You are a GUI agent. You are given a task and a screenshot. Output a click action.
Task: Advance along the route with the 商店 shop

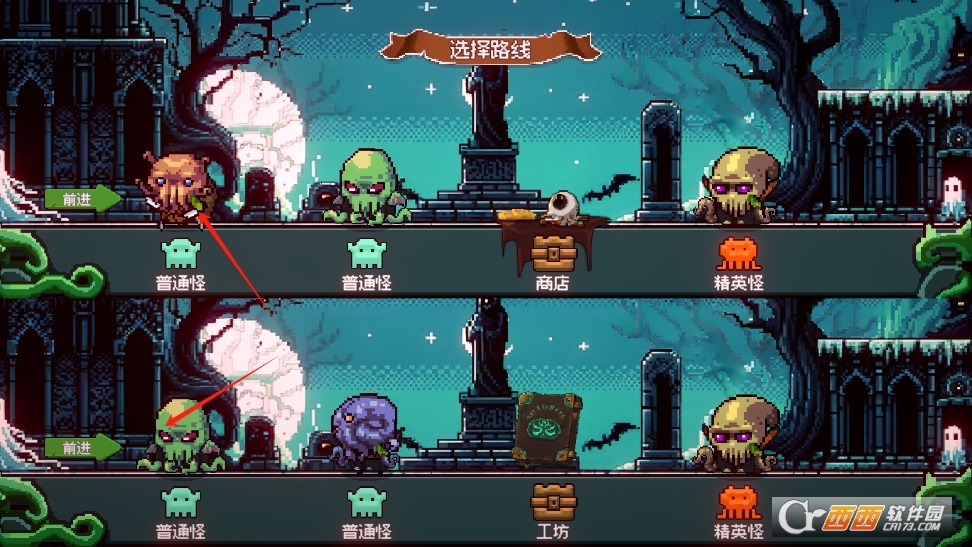pos(82,199)
